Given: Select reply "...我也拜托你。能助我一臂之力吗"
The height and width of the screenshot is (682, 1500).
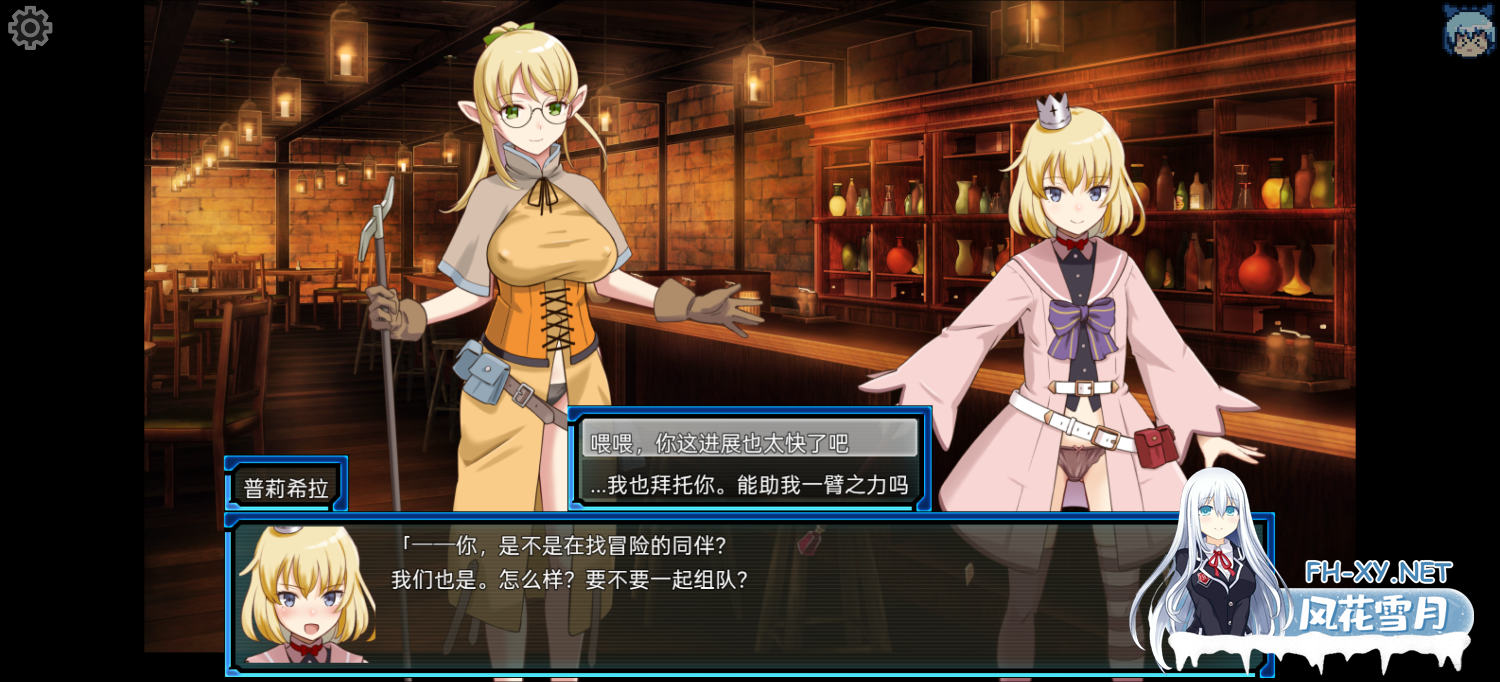Looking at the screenshot, I should point(749,486).
